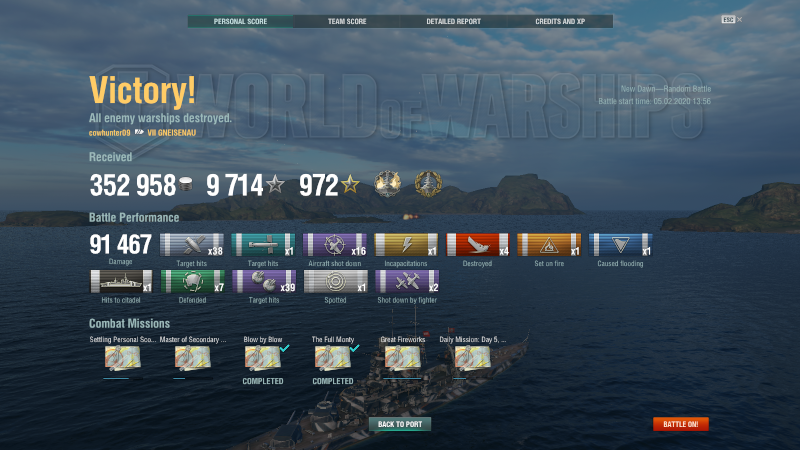This screenshot has width=800, height=450.
Task: Select the Caused flooding ribbon
Action: point(621,245)
